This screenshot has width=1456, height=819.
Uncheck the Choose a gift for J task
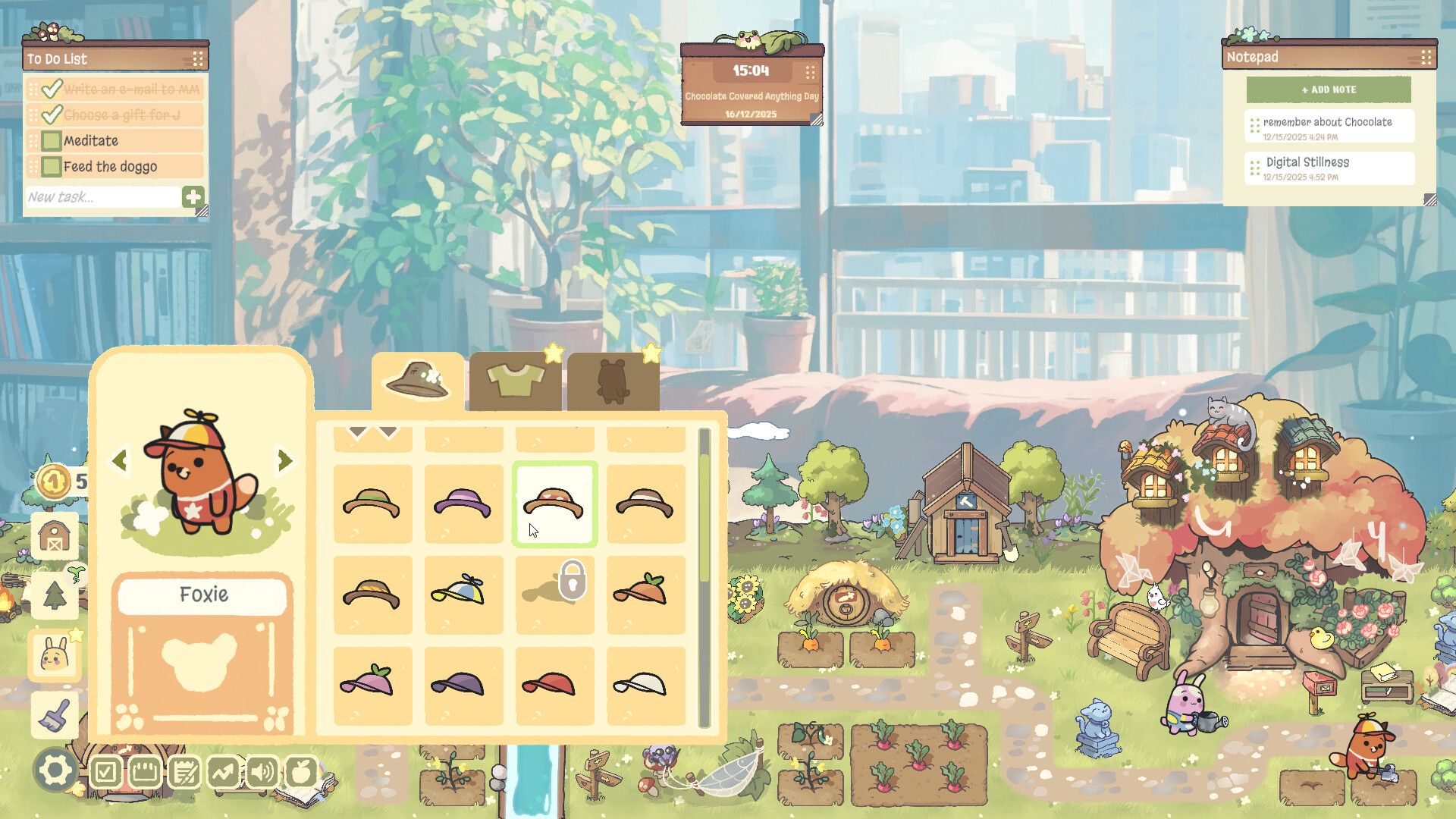[51, 115]
